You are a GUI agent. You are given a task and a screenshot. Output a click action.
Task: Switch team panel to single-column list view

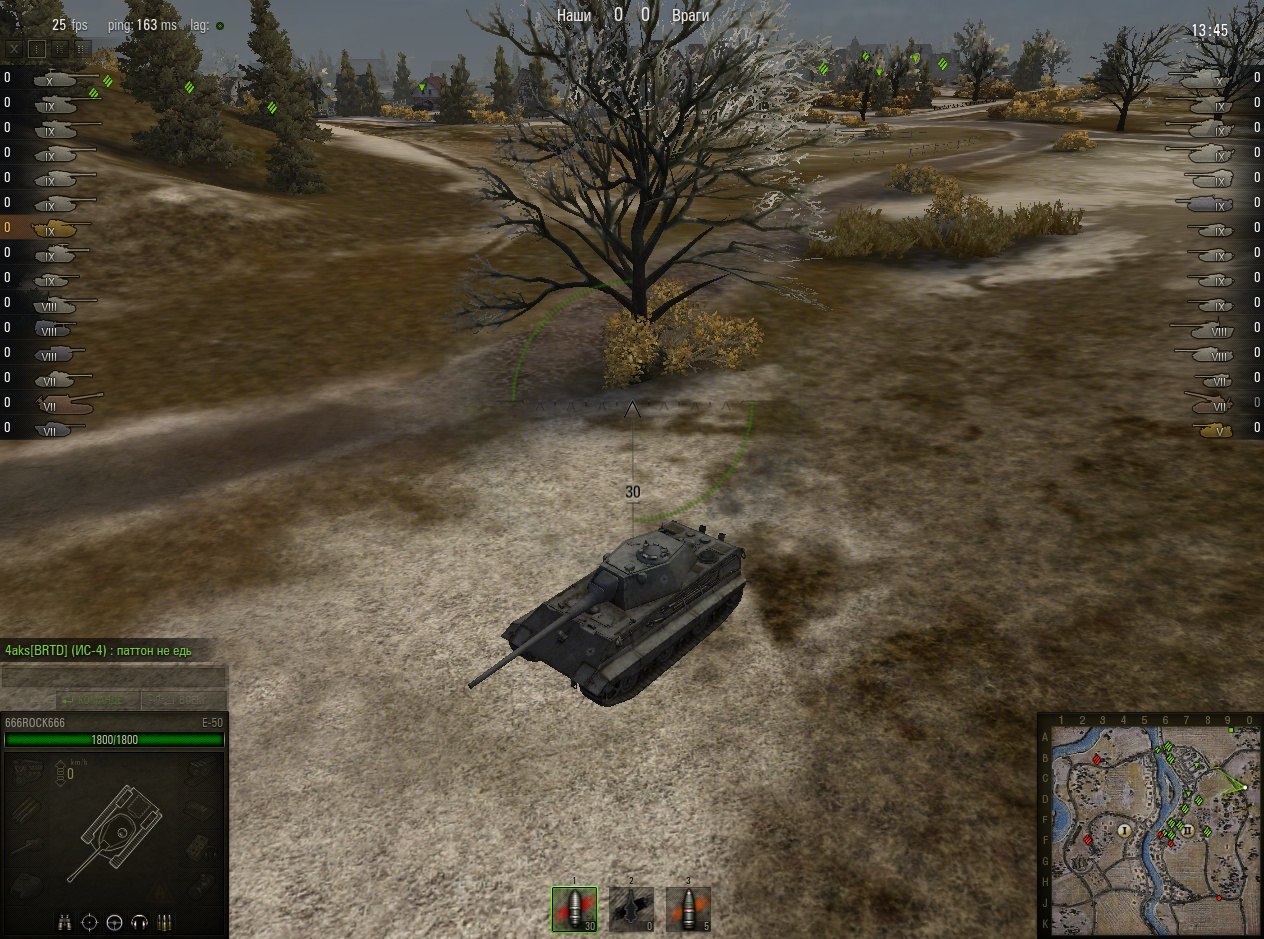click(60, 48)
